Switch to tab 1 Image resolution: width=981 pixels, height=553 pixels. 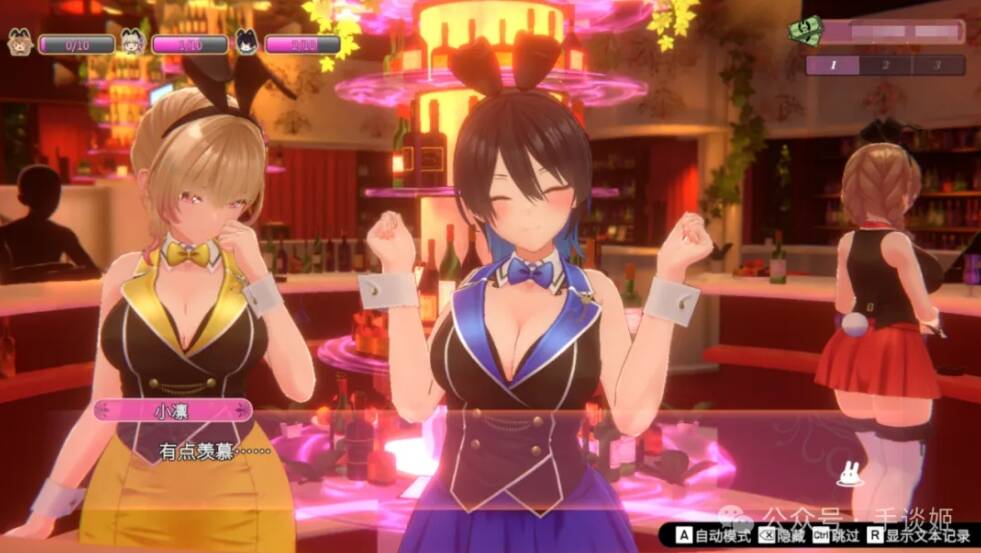832,65
